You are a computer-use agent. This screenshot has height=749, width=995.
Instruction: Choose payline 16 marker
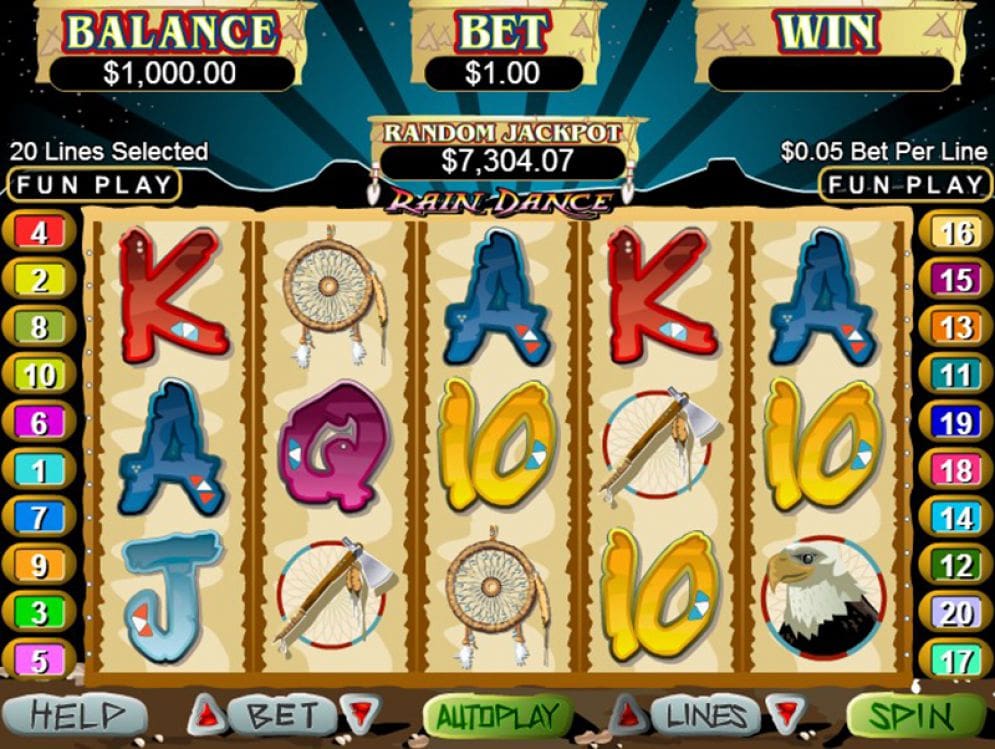pos(956,233)
